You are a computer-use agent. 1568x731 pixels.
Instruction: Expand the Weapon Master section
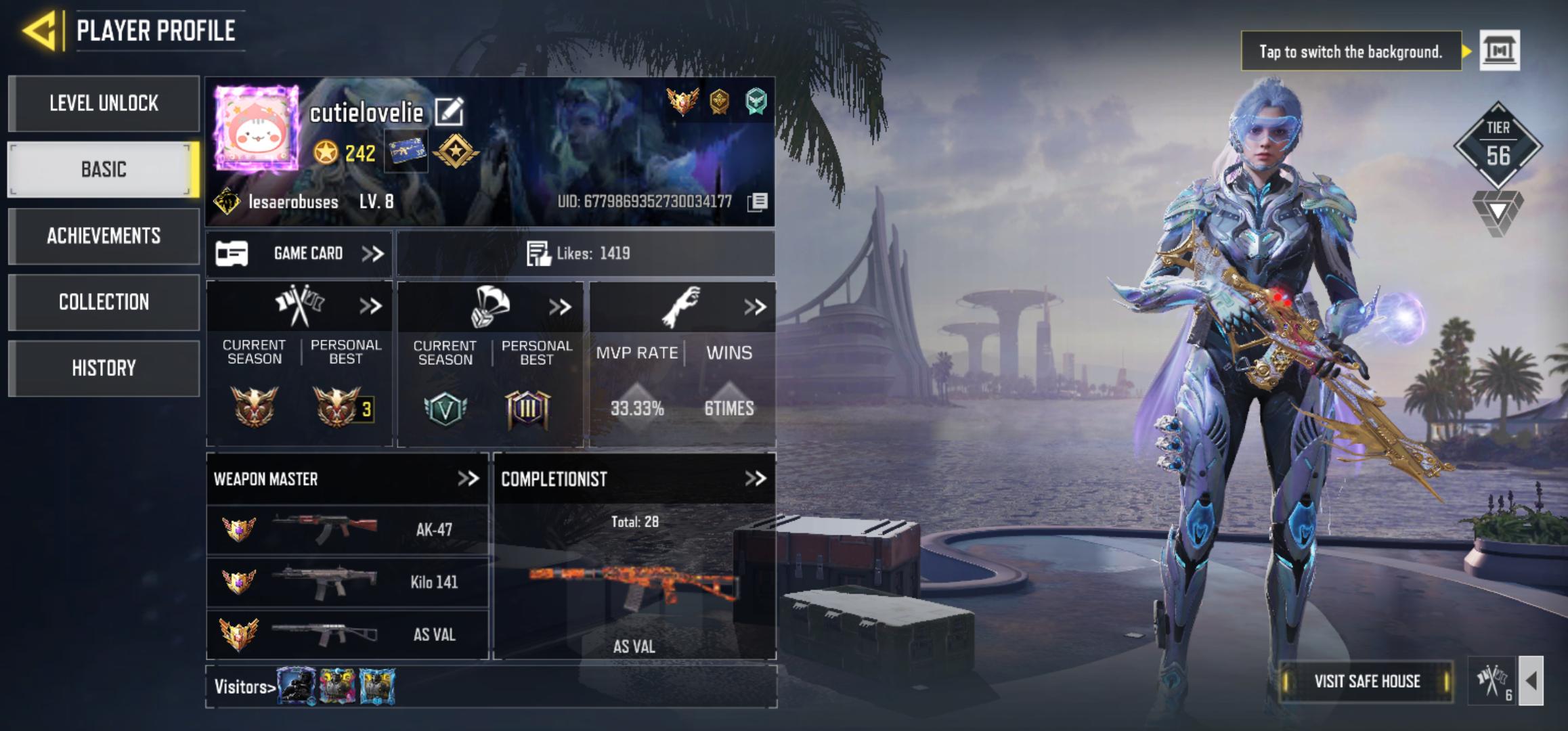[469, 479]
